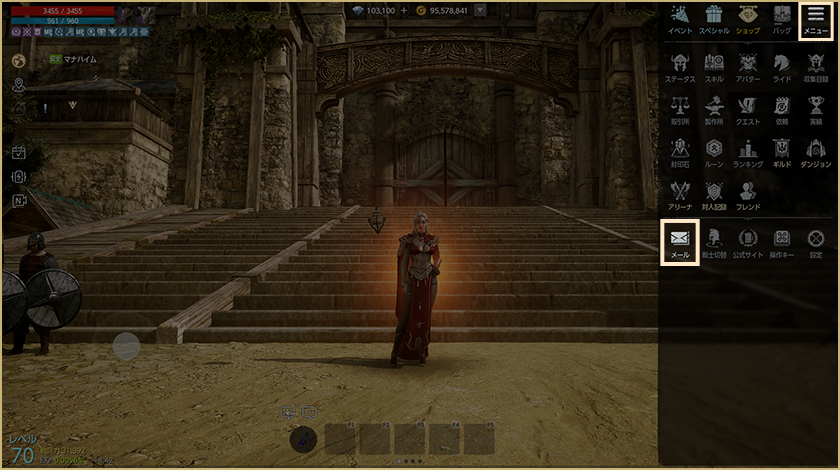Click the plus button beside diamond currency

click(404, 10)
